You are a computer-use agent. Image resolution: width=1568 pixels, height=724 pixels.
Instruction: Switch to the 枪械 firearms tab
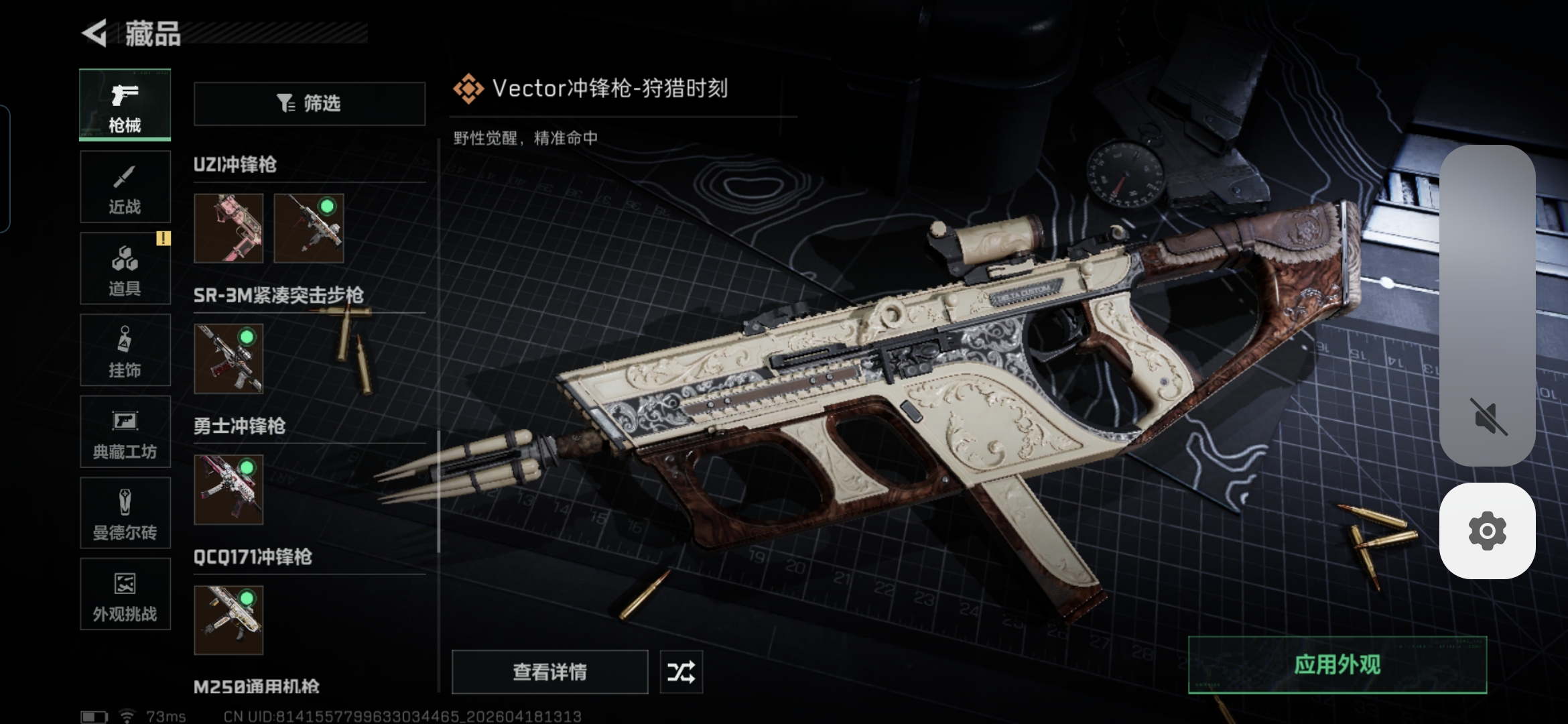click(125, 105)
